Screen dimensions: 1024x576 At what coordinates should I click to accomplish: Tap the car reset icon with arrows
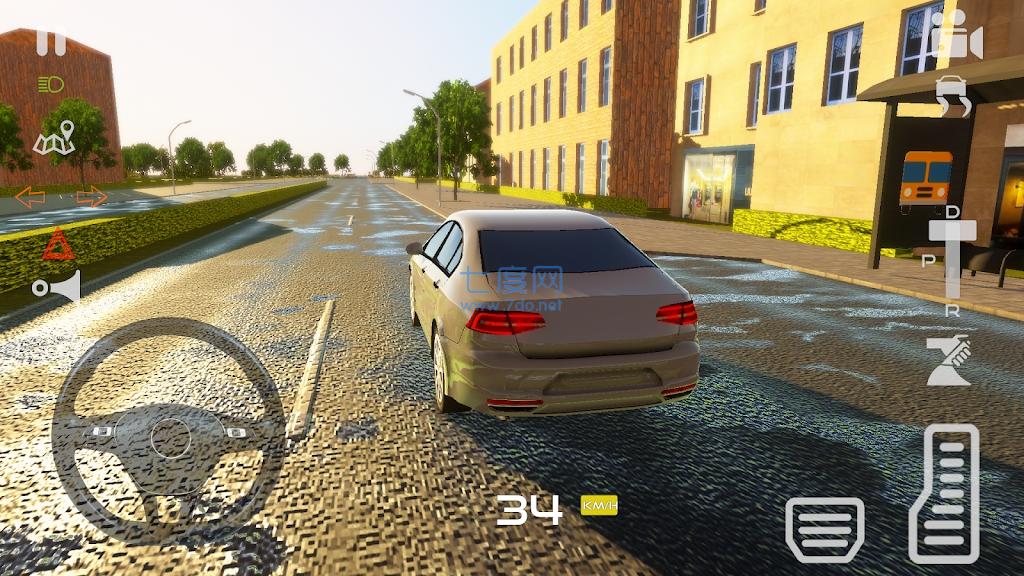pyautogui.click(x=954, y=97)
